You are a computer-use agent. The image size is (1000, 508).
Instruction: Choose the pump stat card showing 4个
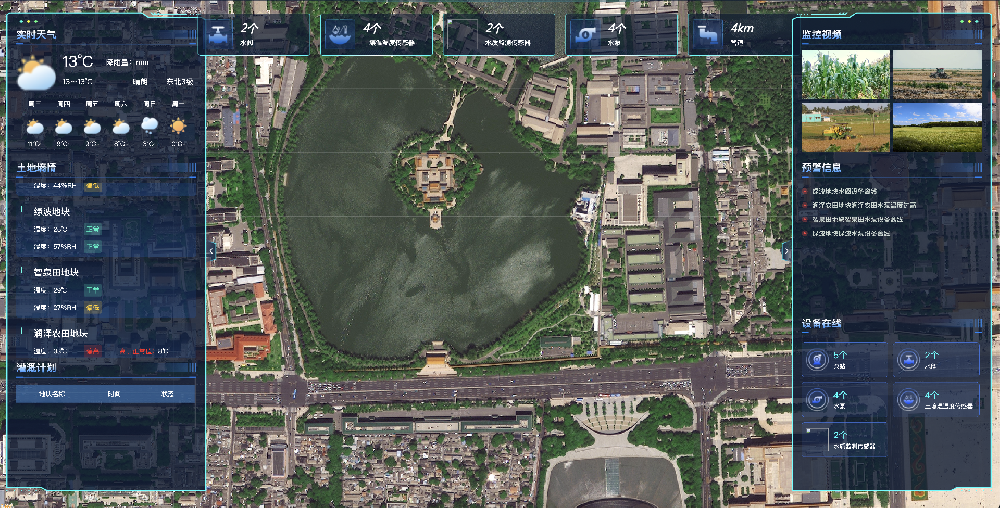tap(620, 34)
